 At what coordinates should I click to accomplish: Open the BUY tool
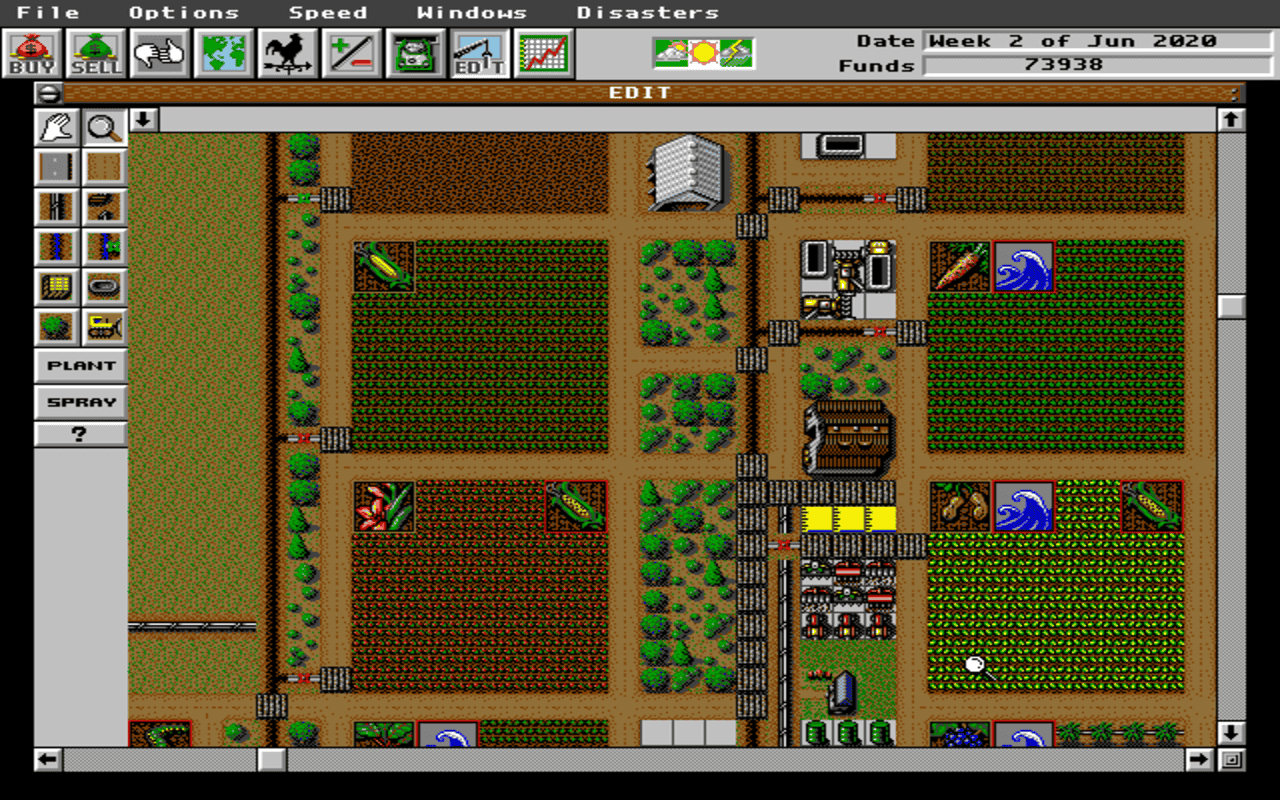[30, 52]
